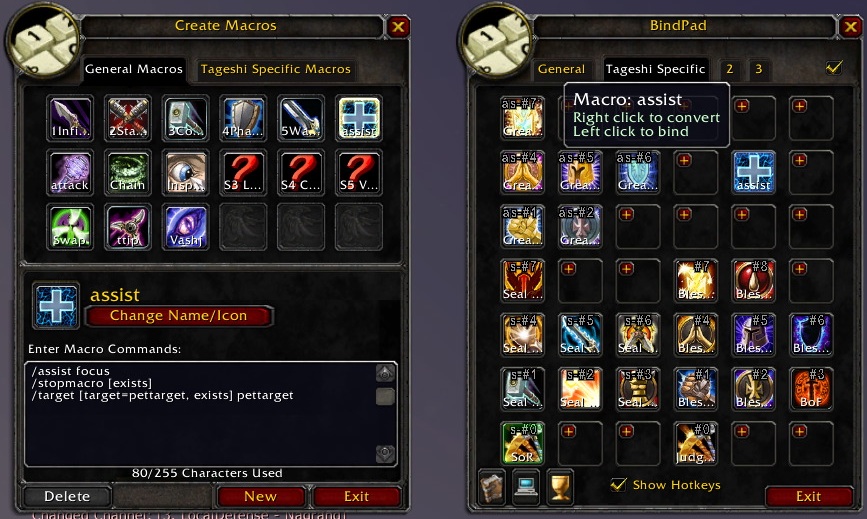Image resolution: width=867 pixels, height=519 pixels.
Task: Switch to BindPad tab 3
Action: point(759,69)
